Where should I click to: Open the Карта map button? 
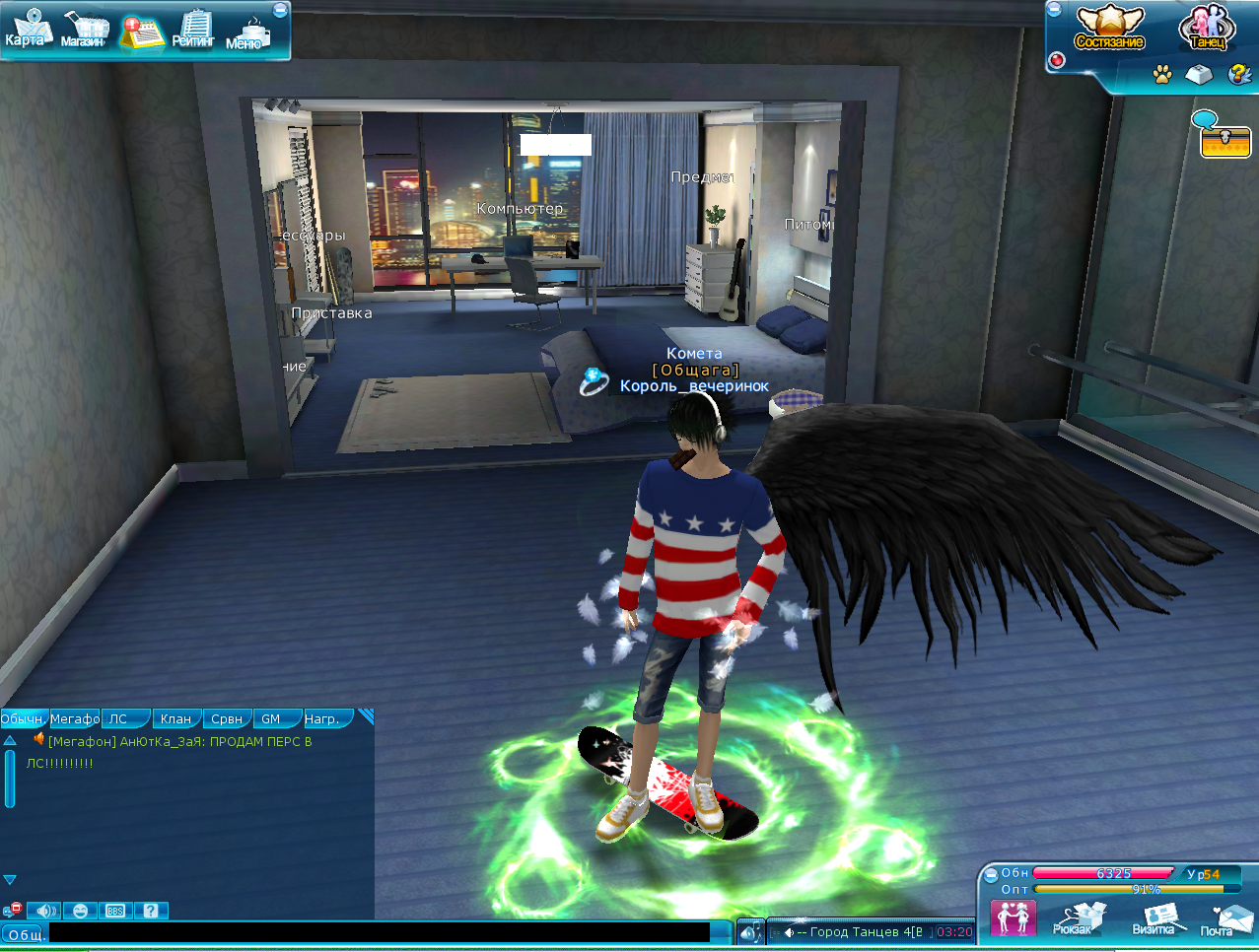[27, 28]
